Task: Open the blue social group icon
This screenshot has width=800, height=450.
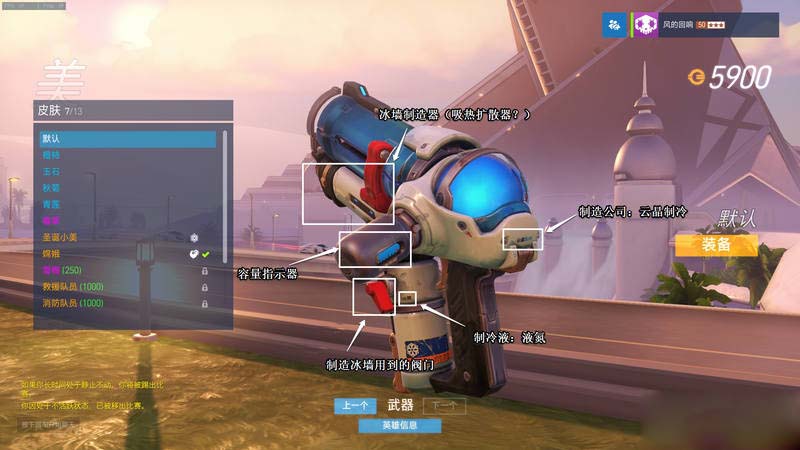Action: [x=615, y=25]
